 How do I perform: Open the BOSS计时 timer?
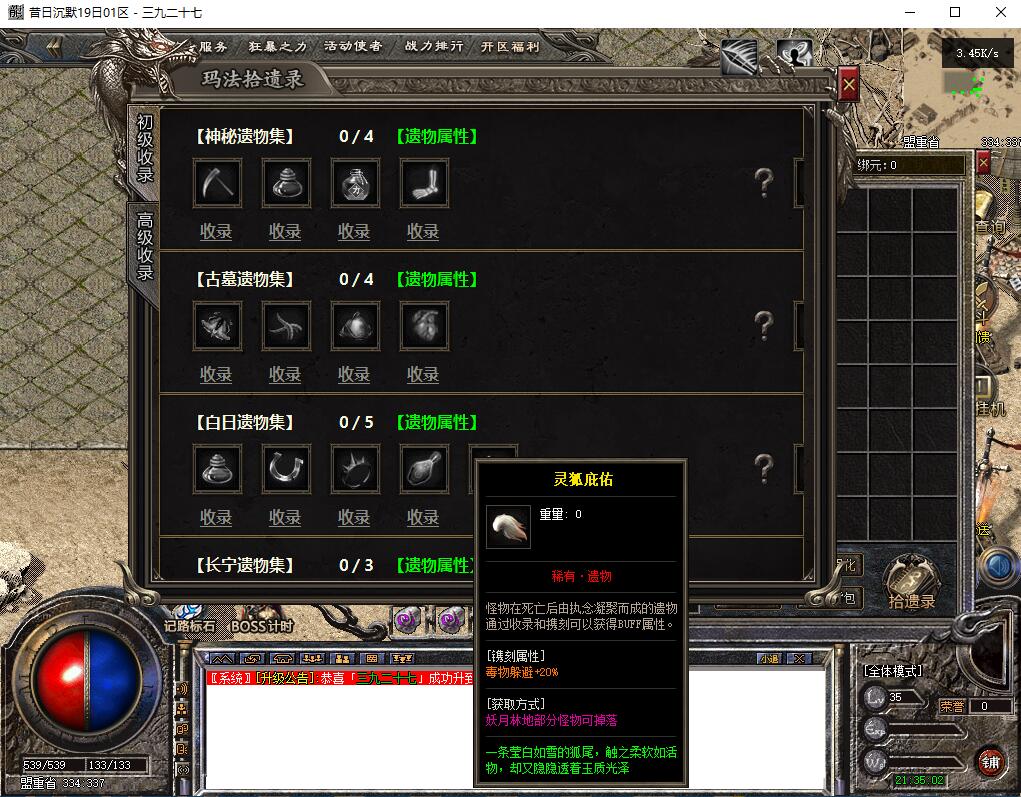point(261,627)
